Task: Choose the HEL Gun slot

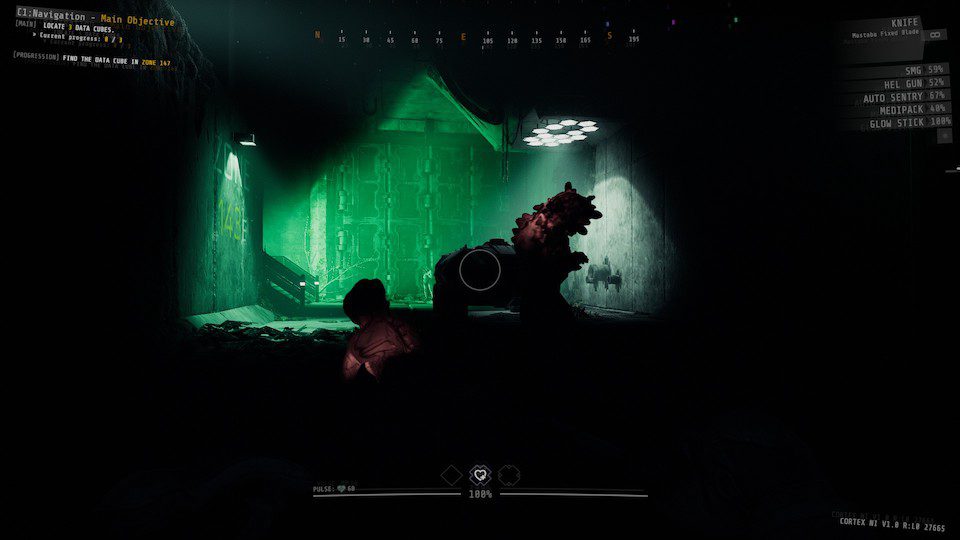Action: (x=900, y=83)
